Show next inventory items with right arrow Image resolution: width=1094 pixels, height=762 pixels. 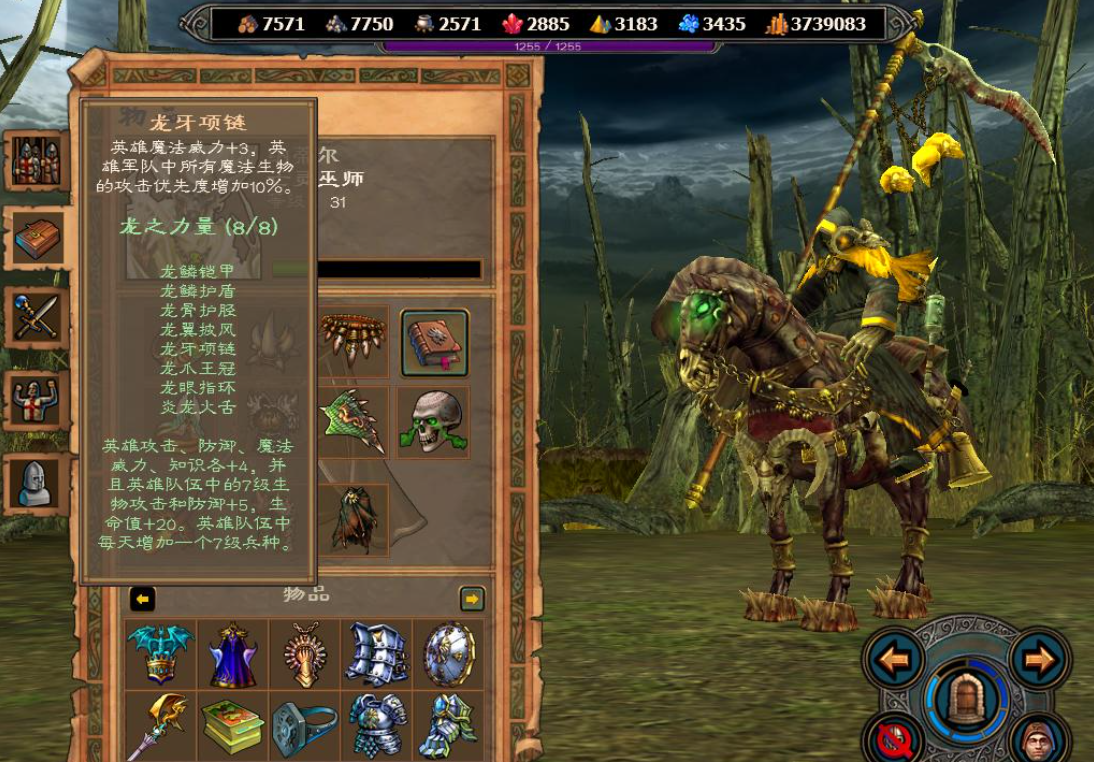(471, 598)
